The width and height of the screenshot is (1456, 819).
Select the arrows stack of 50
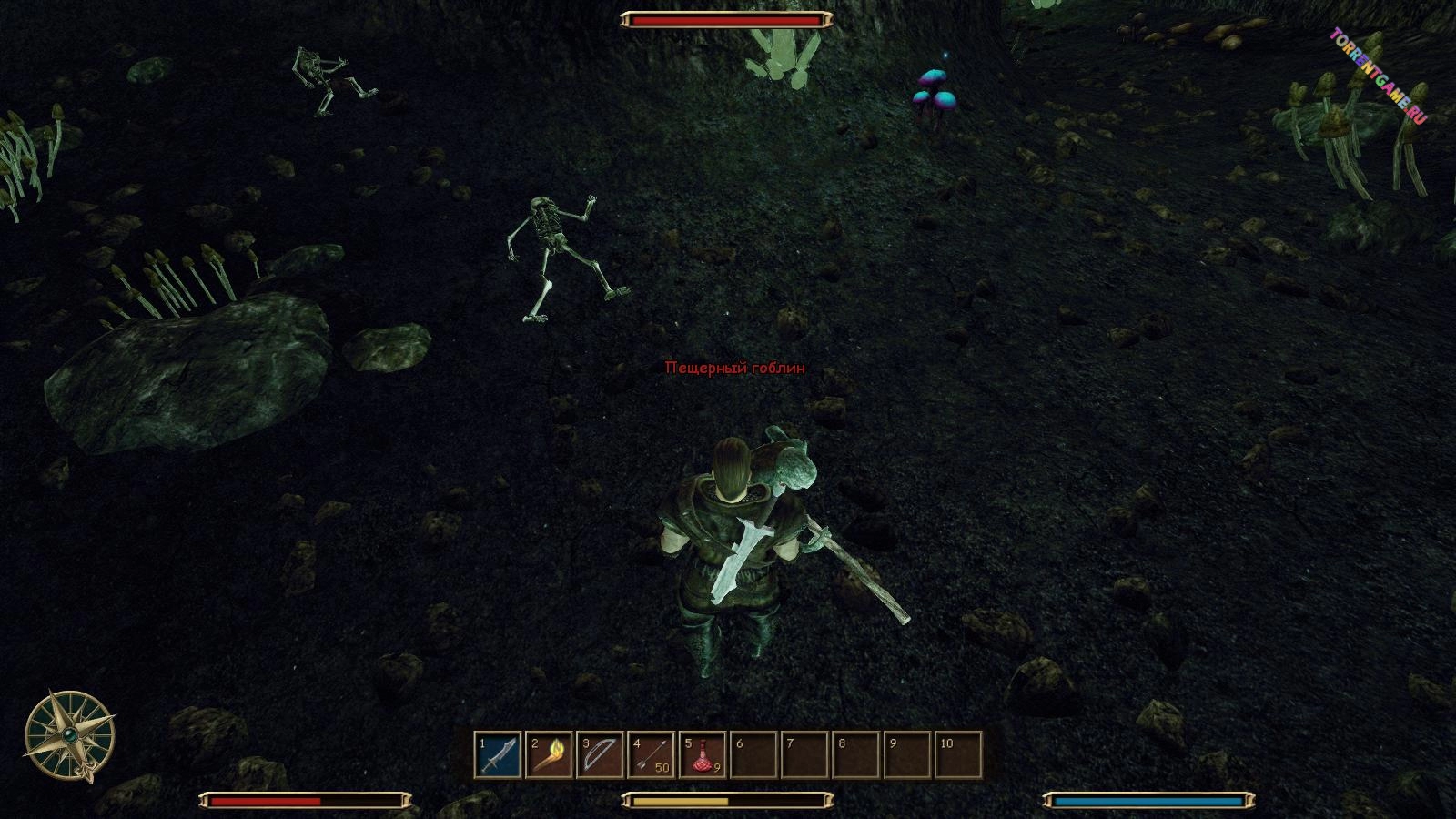click(652, 755)
